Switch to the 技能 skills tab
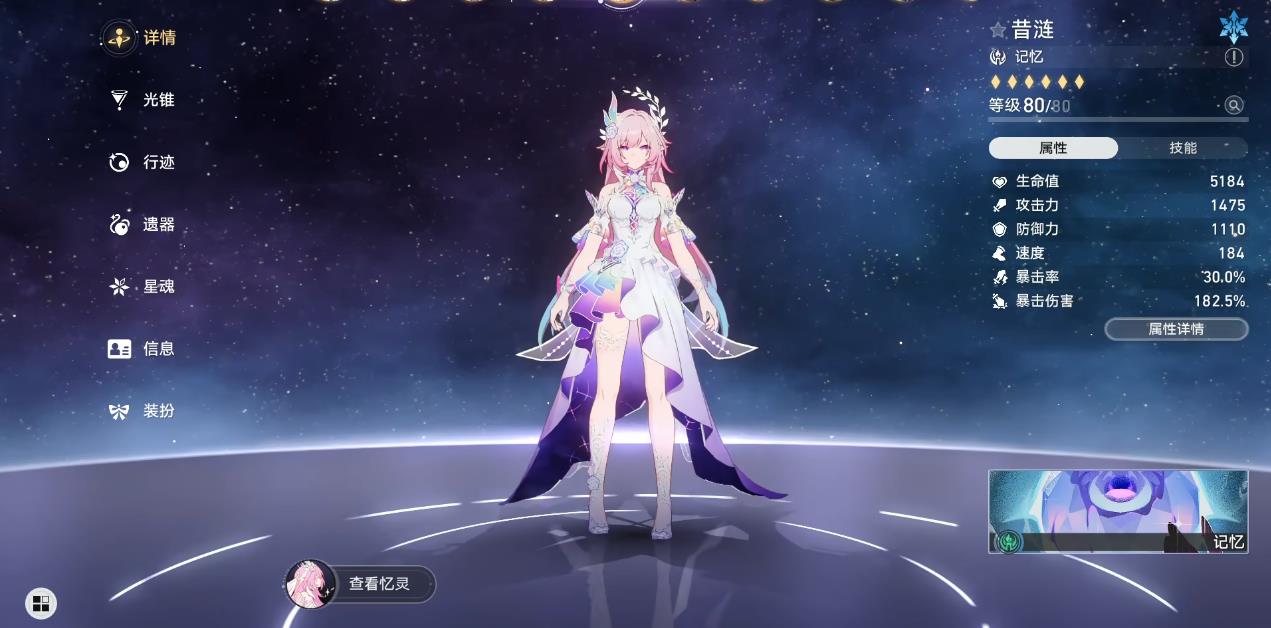Image resolution: width=1271 pixels, height=628 pixels. click(1183, 148)
